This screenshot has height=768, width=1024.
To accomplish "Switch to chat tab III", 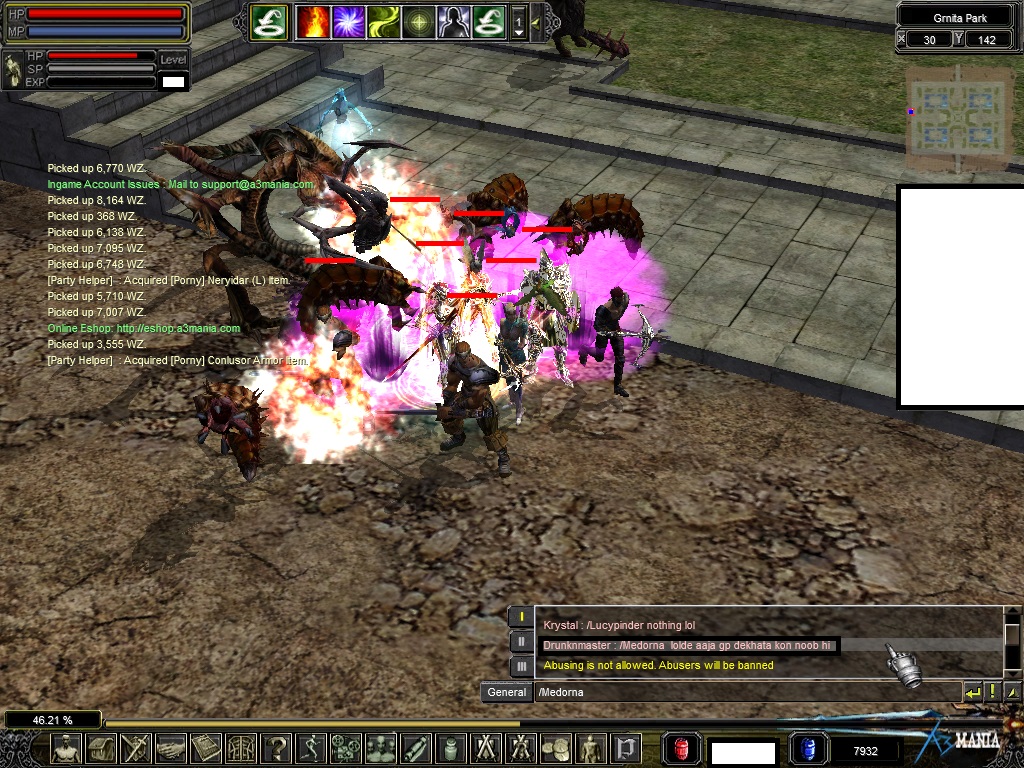I will (521, 665).
